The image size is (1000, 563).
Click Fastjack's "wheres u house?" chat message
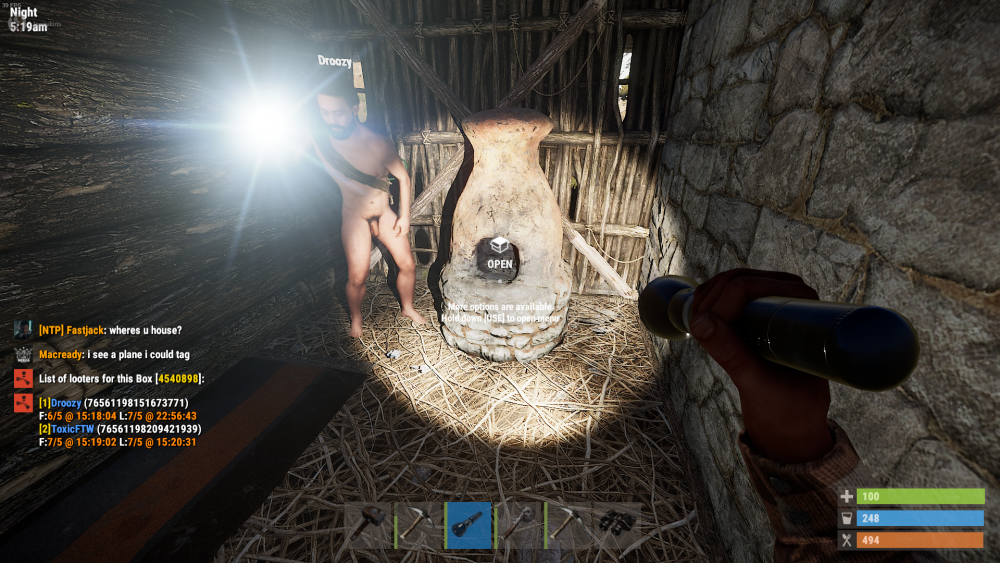110,330
